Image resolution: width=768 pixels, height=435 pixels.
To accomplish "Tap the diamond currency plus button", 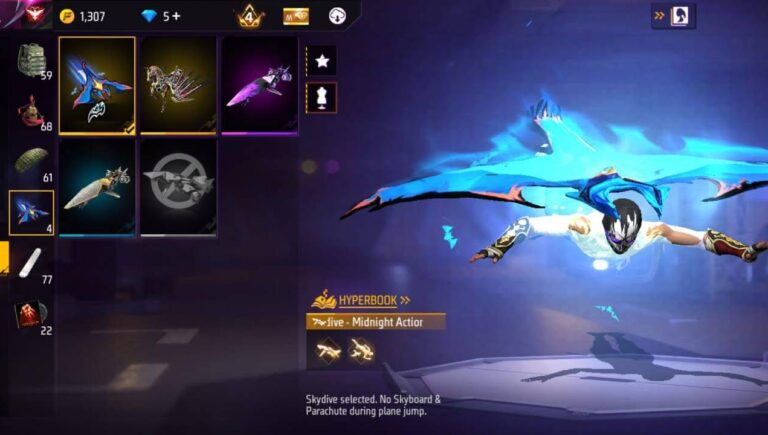I will tap(177, 16).
